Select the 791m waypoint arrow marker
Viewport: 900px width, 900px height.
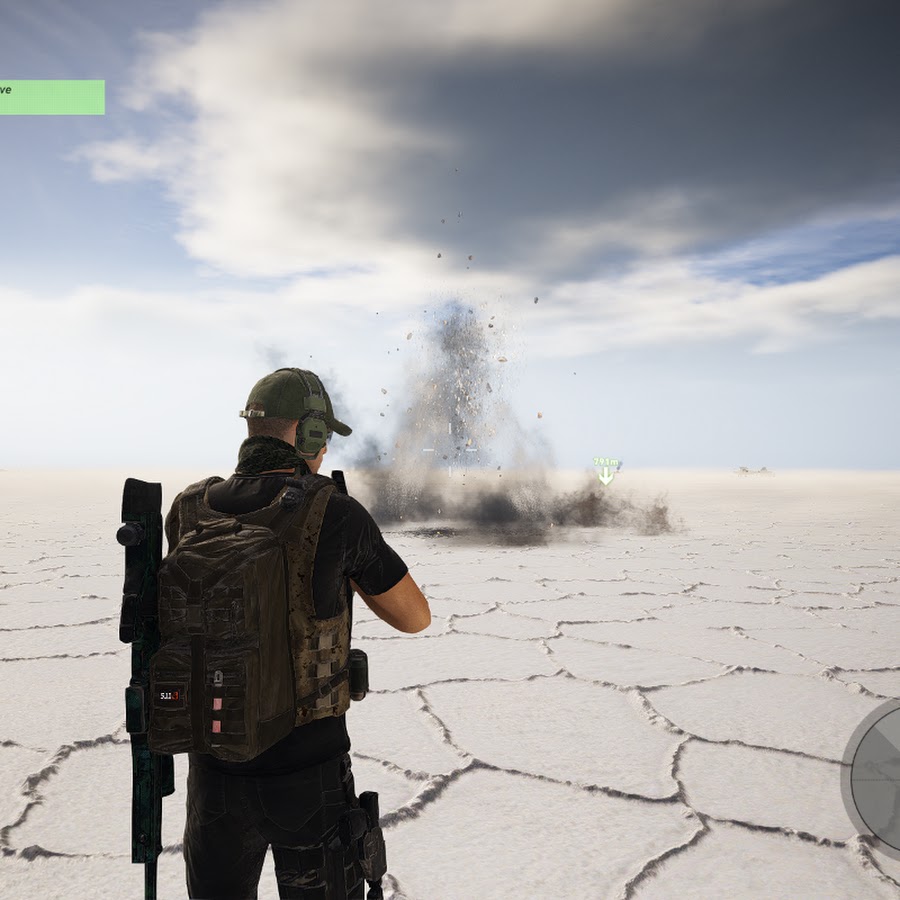pyautogui.click(x=606, y=472)
